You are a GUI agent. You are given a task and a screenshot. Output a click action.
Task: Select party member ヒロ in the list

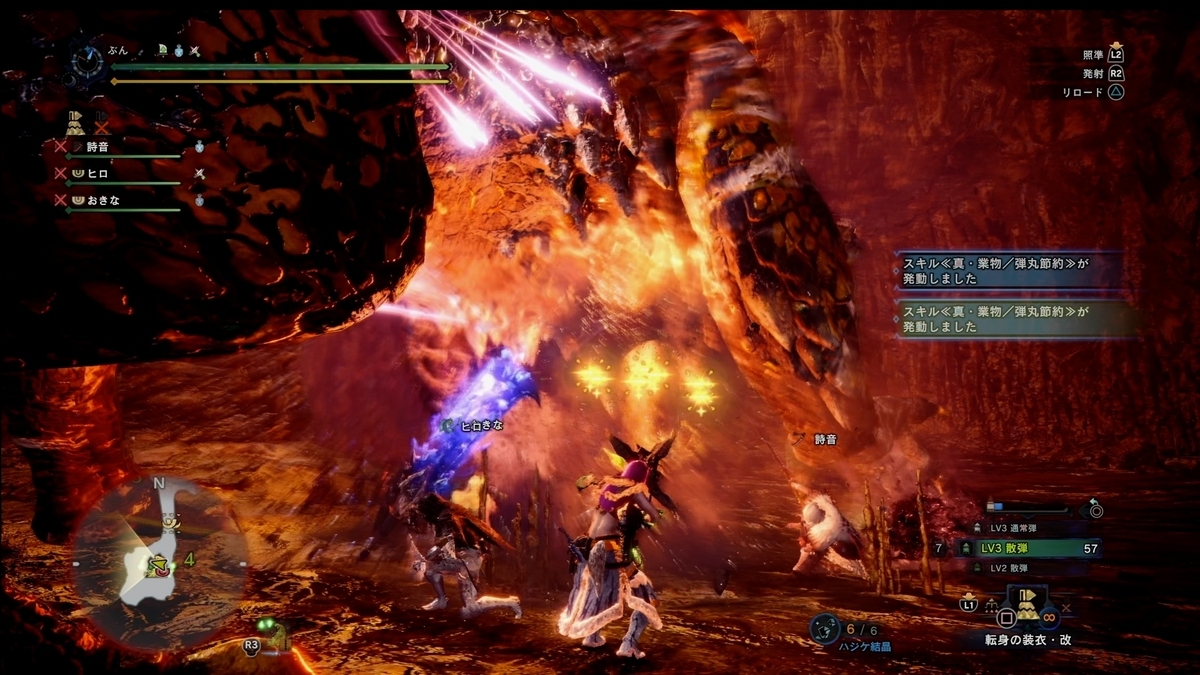[x=97, y=173]
